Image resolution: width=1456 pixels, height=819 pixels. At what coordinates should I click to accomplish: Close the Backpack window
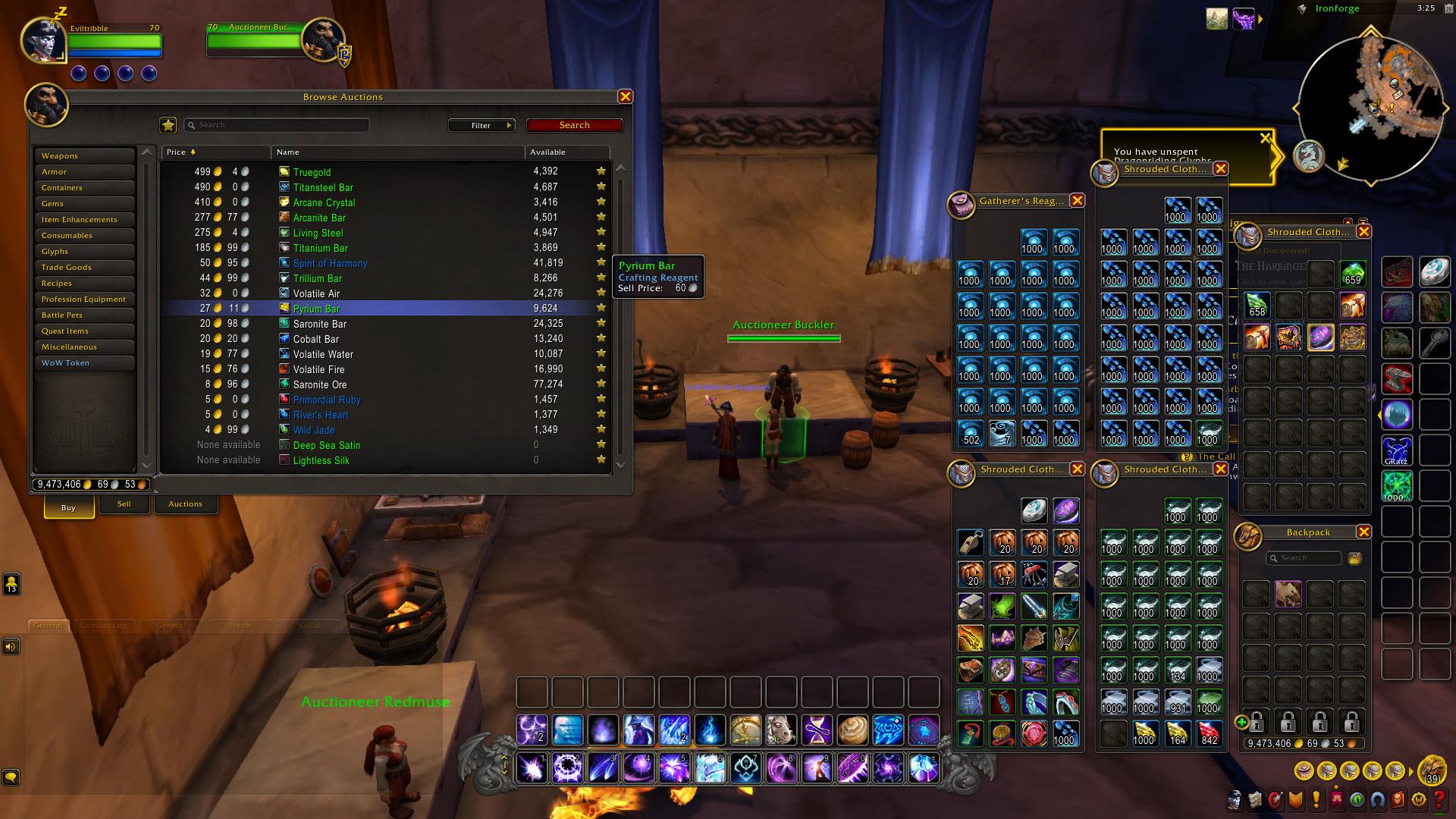click(x=1363, y=532)
